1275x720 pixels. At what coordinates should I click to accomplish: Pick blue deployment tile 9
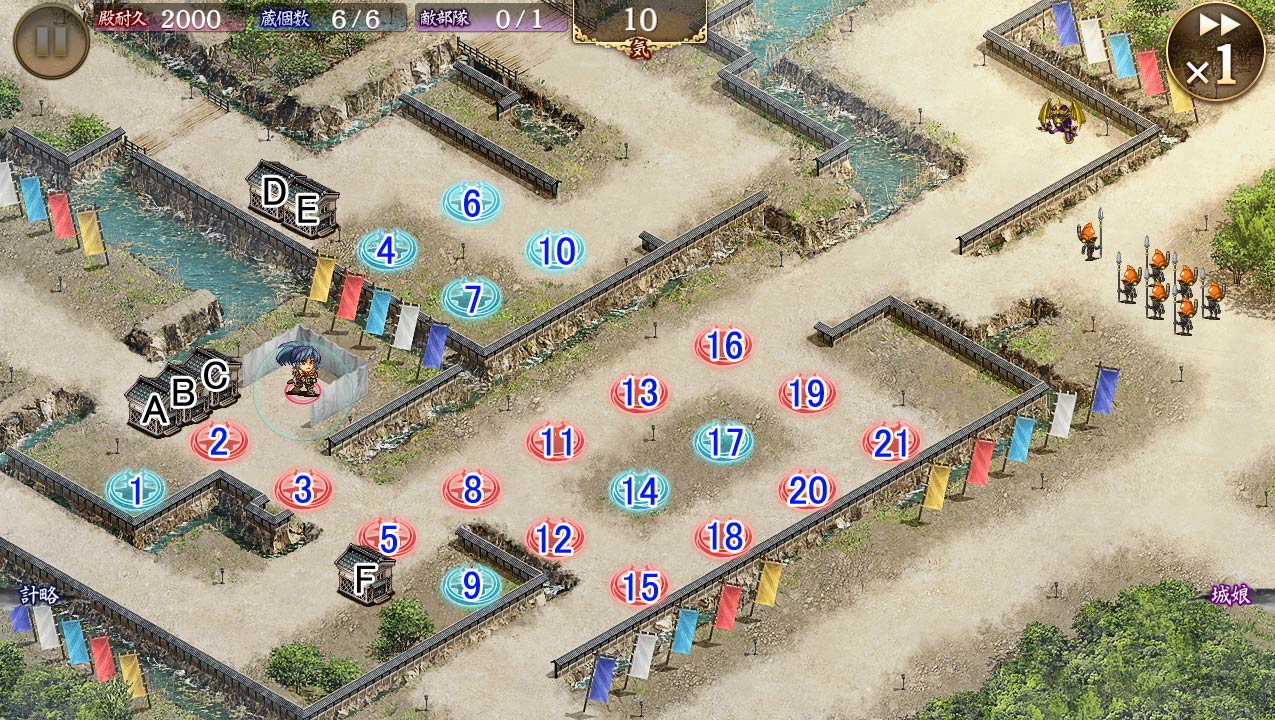click(x=471, y=586)
